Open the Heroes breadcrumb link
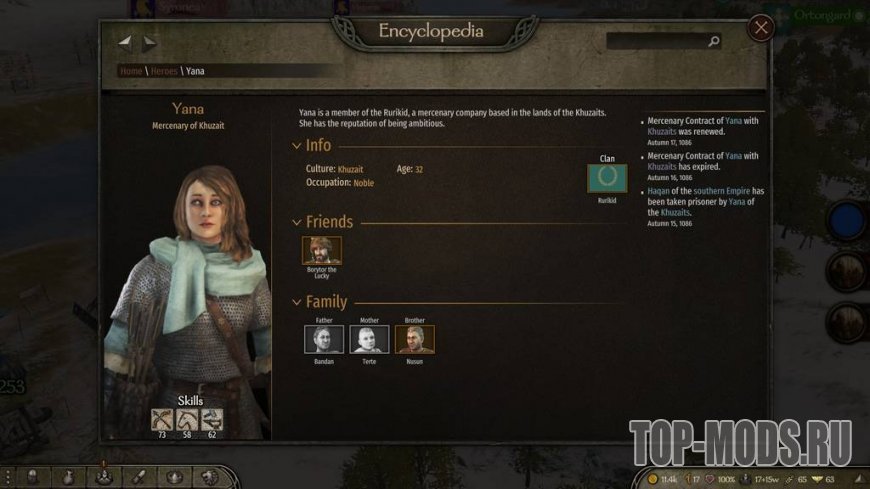This screenshot has height=489, width=870. 164,71
